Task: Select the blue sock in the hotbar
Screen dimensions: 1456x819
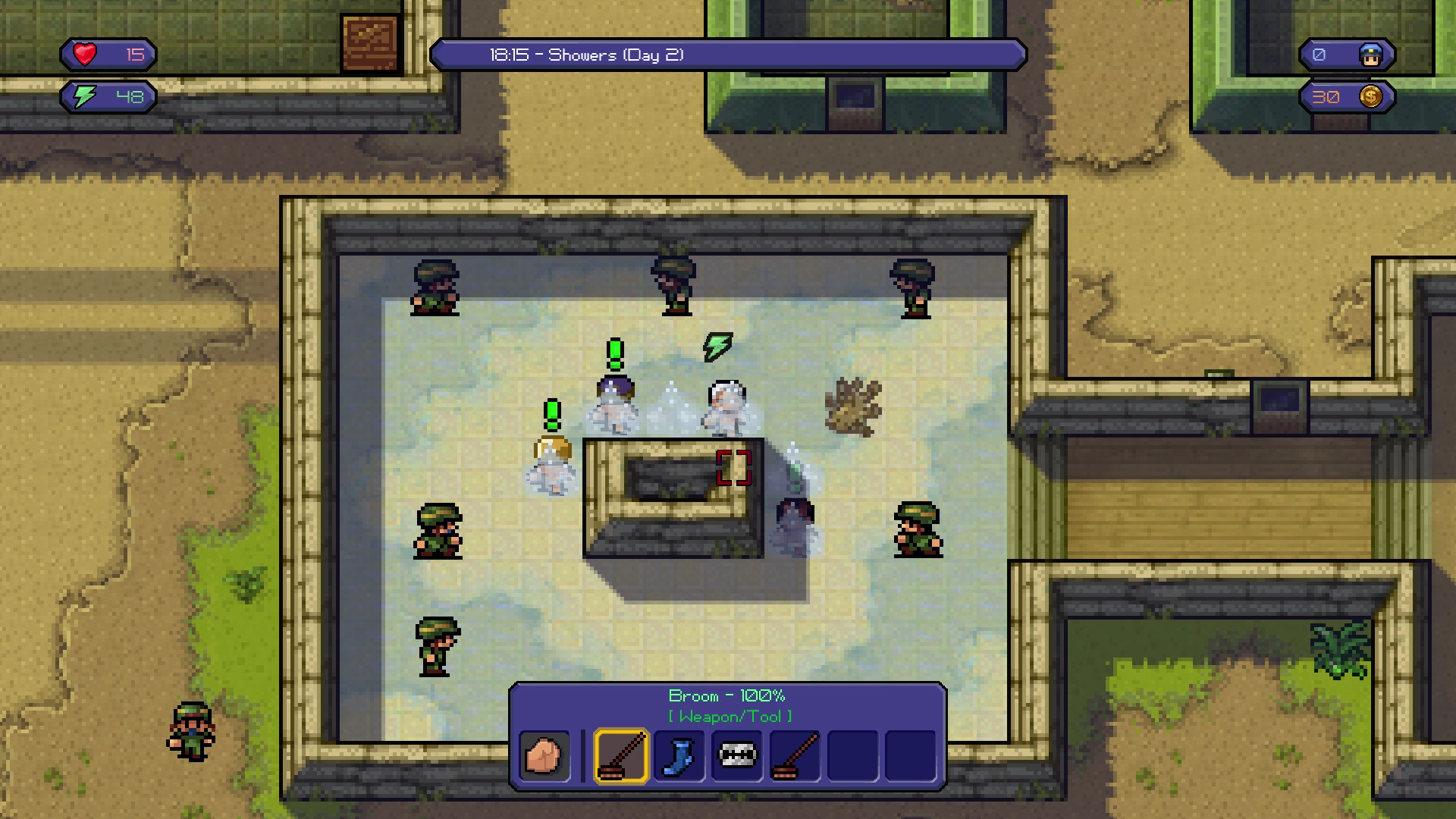Action: [x=679, y=756]
